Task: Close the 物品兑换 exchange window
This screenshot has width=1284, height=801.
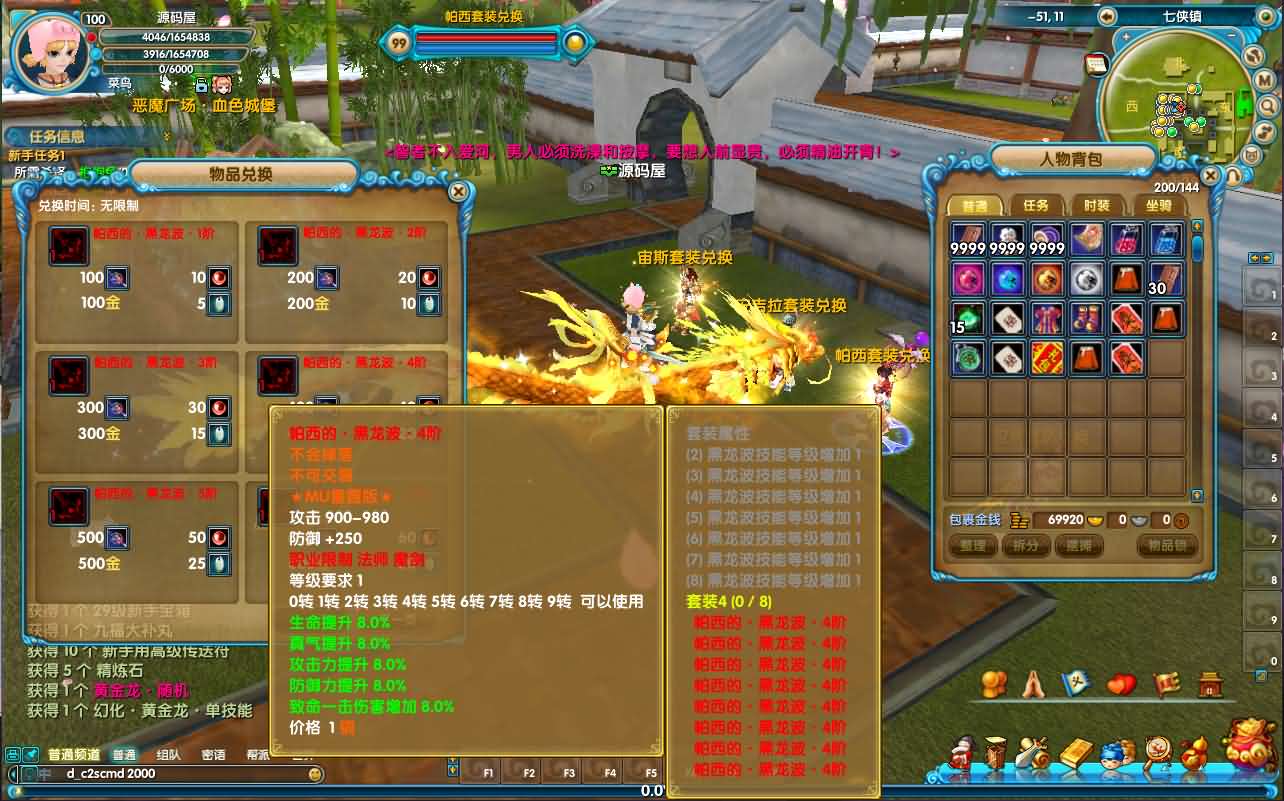Action: pyautogui.click(x=458, y=191)
